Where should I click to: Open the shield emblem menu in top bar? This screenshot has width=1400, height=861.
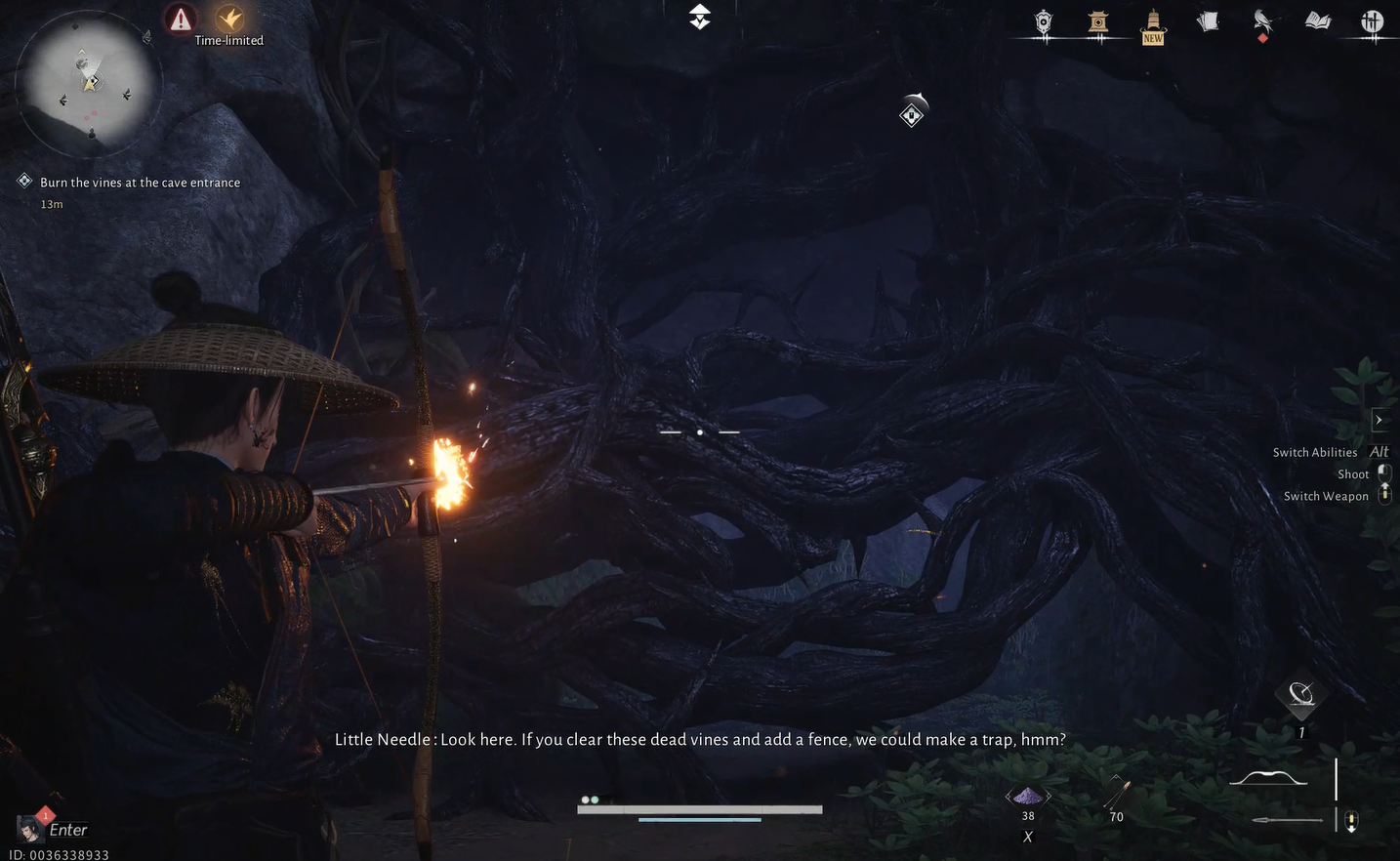pyautogui.click(x=1043, y=20)
